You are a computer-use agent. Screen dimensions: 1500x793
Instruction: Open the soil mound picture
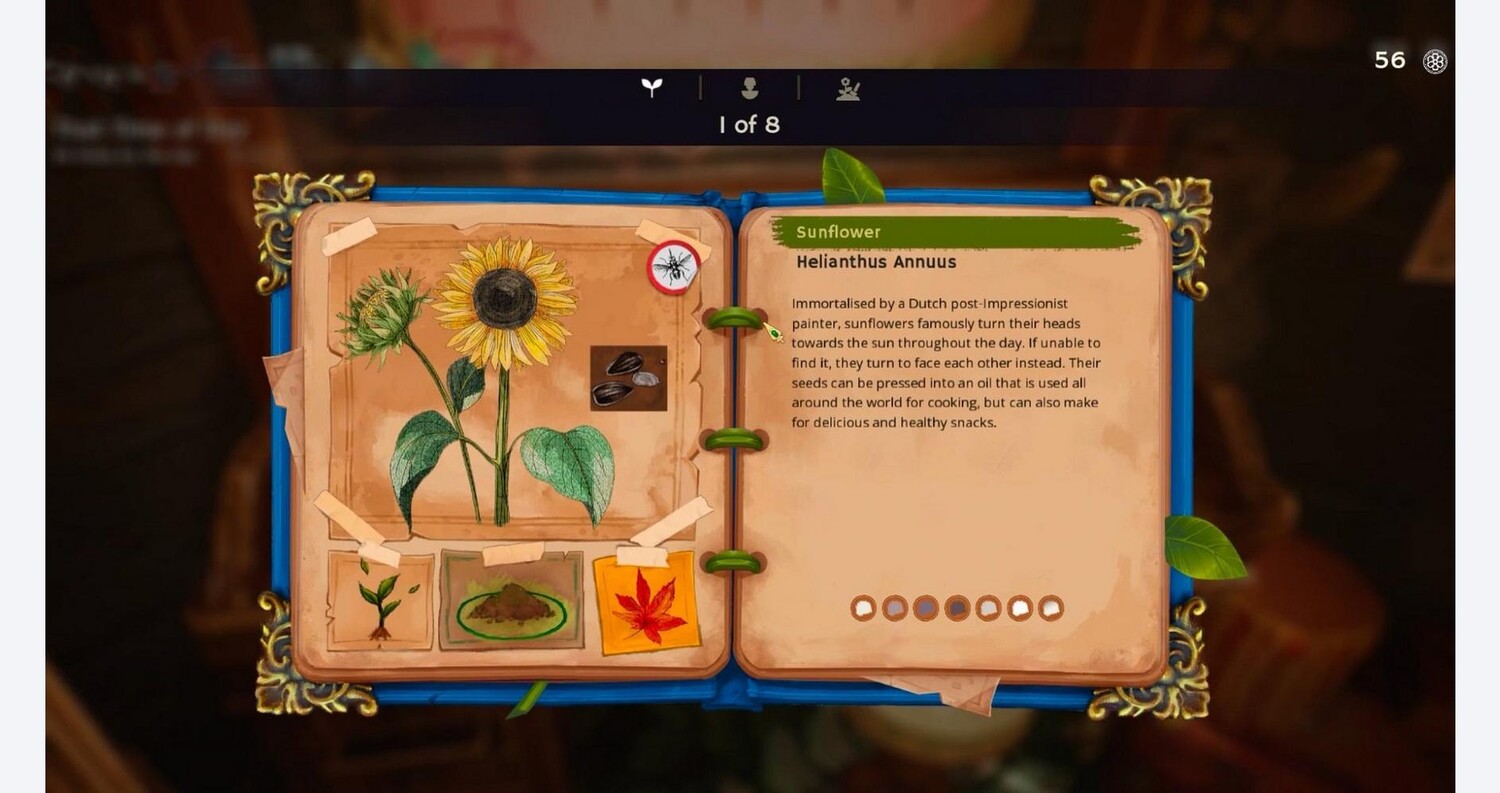coord(511,603)
